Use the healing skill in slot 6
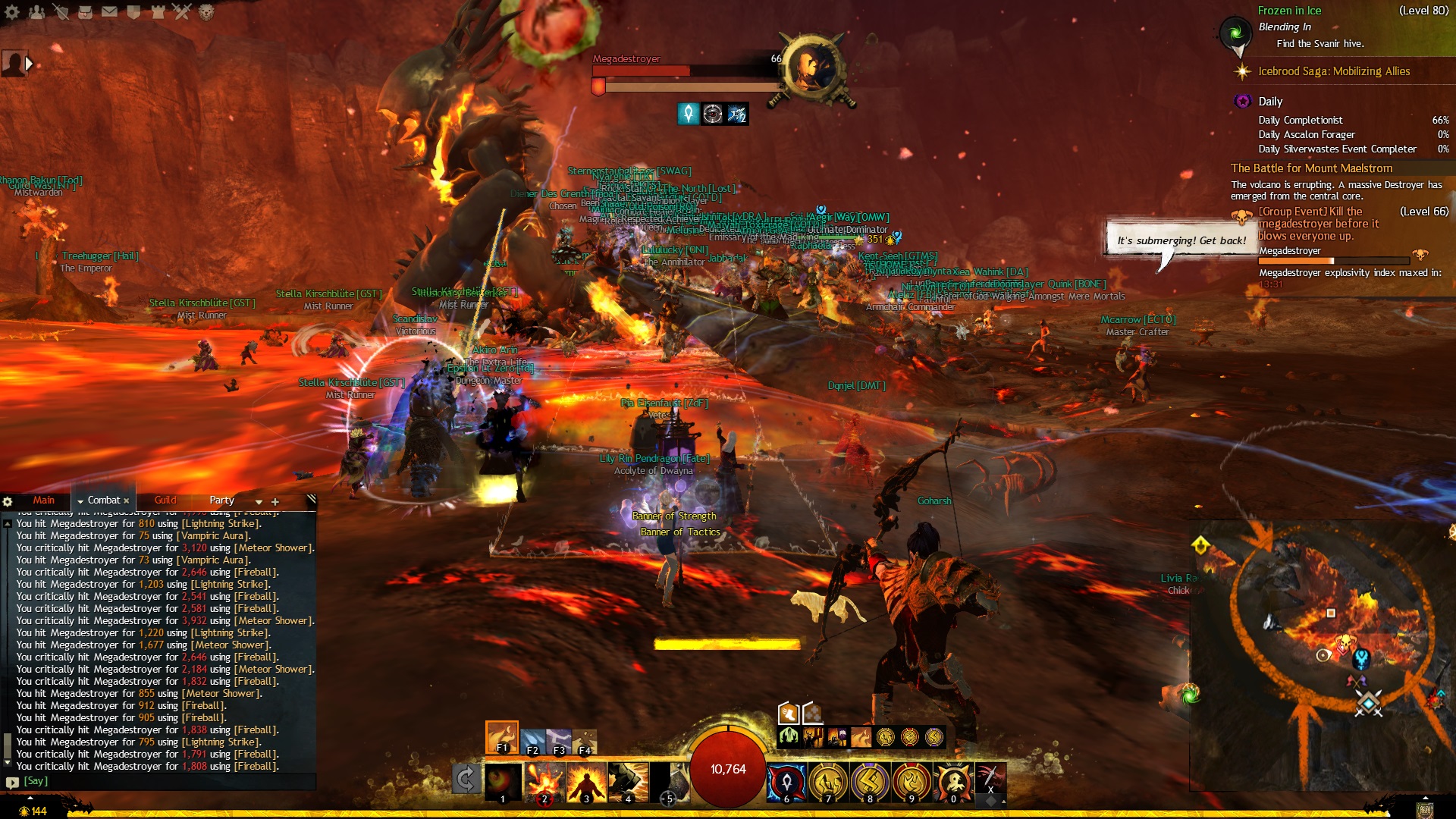 pos(786,783)
